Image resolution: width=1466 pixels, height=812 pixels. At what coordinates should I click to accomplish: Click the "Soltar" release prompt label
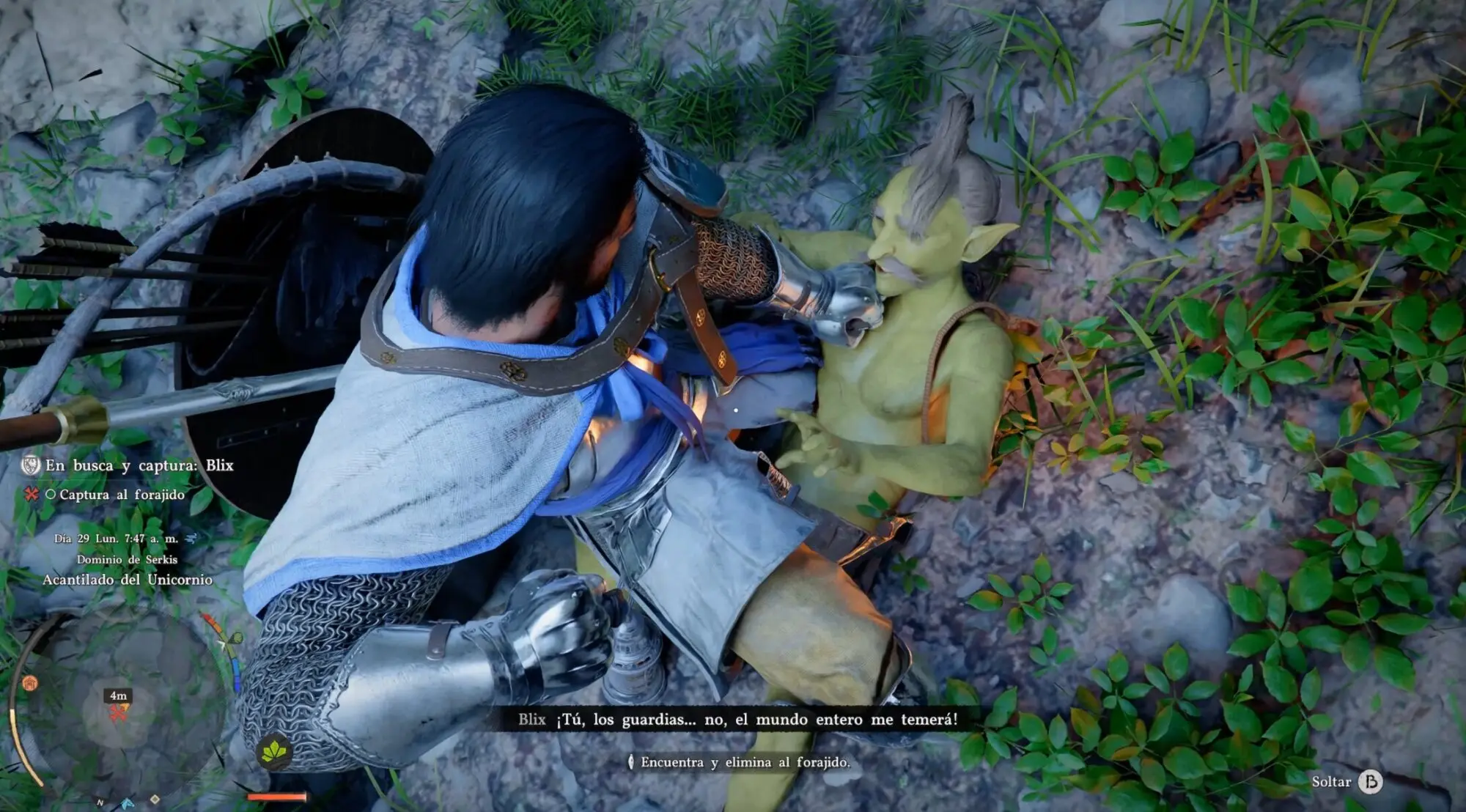[x=1330, y=782]
